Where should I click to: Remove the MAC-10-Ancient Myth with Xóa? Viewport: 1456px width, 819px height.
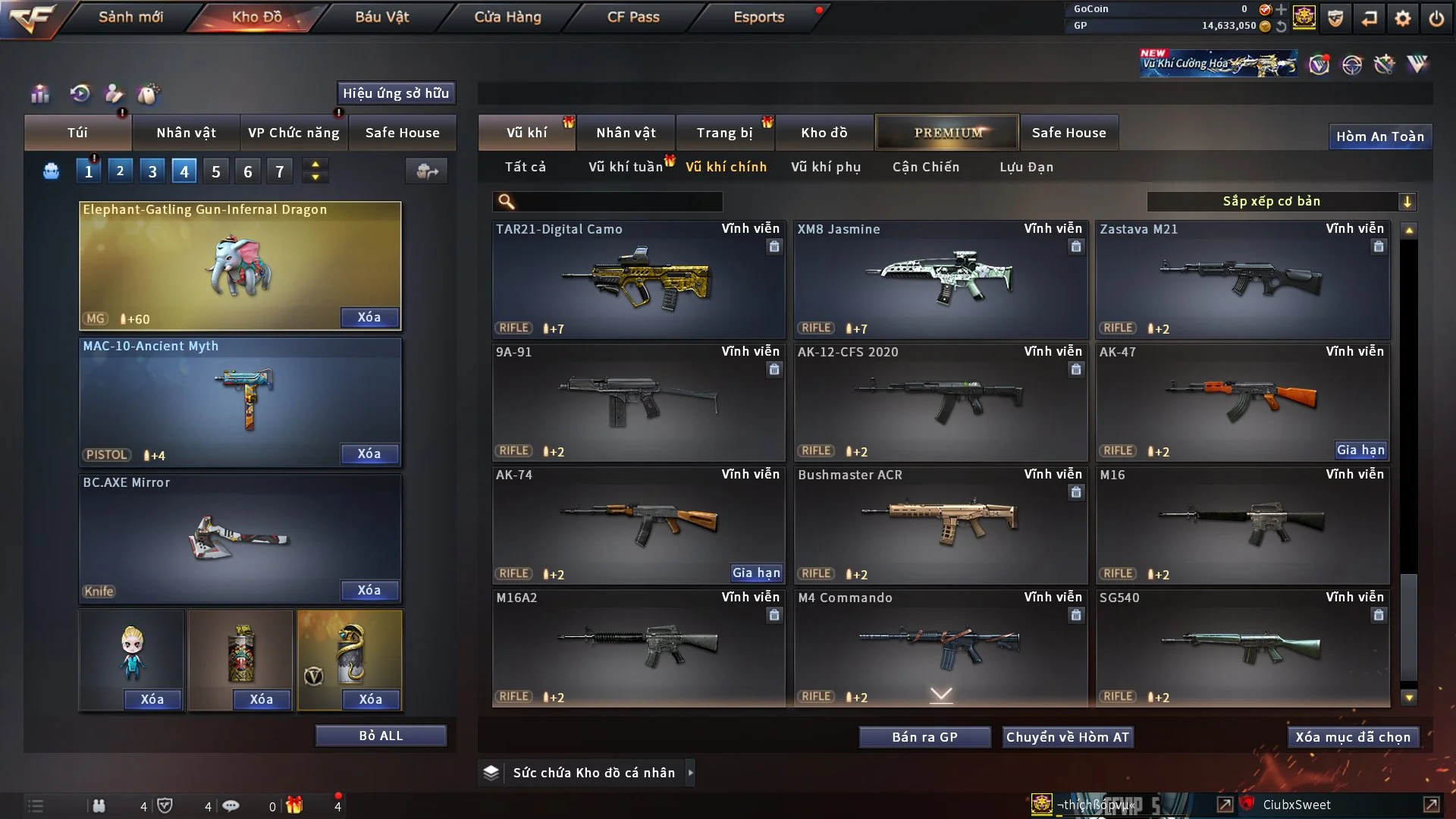pyautogui.click(x=369, y=453)
